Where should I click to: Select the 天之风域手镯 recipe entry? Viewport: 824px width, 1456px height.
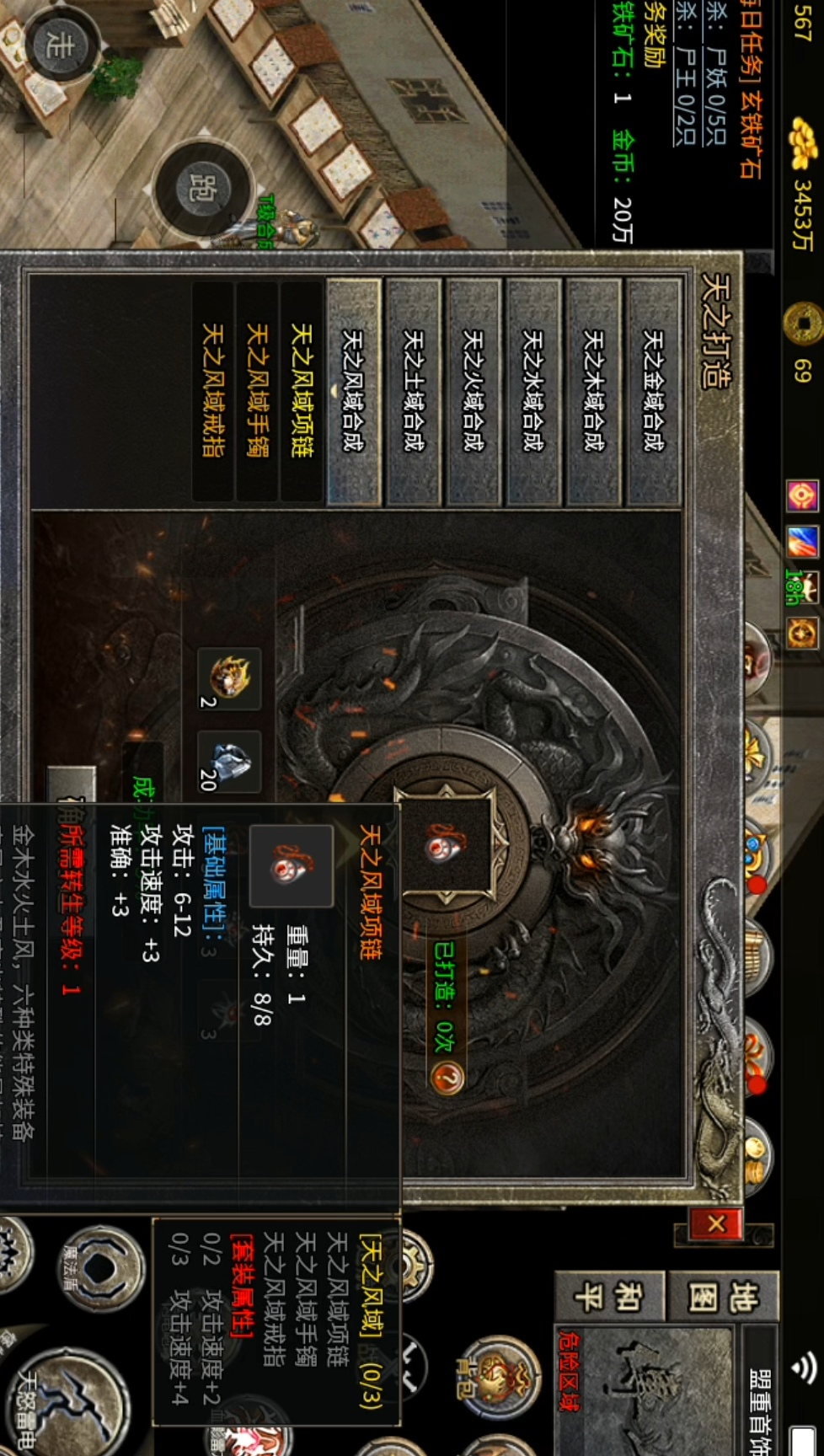(257, 391)
